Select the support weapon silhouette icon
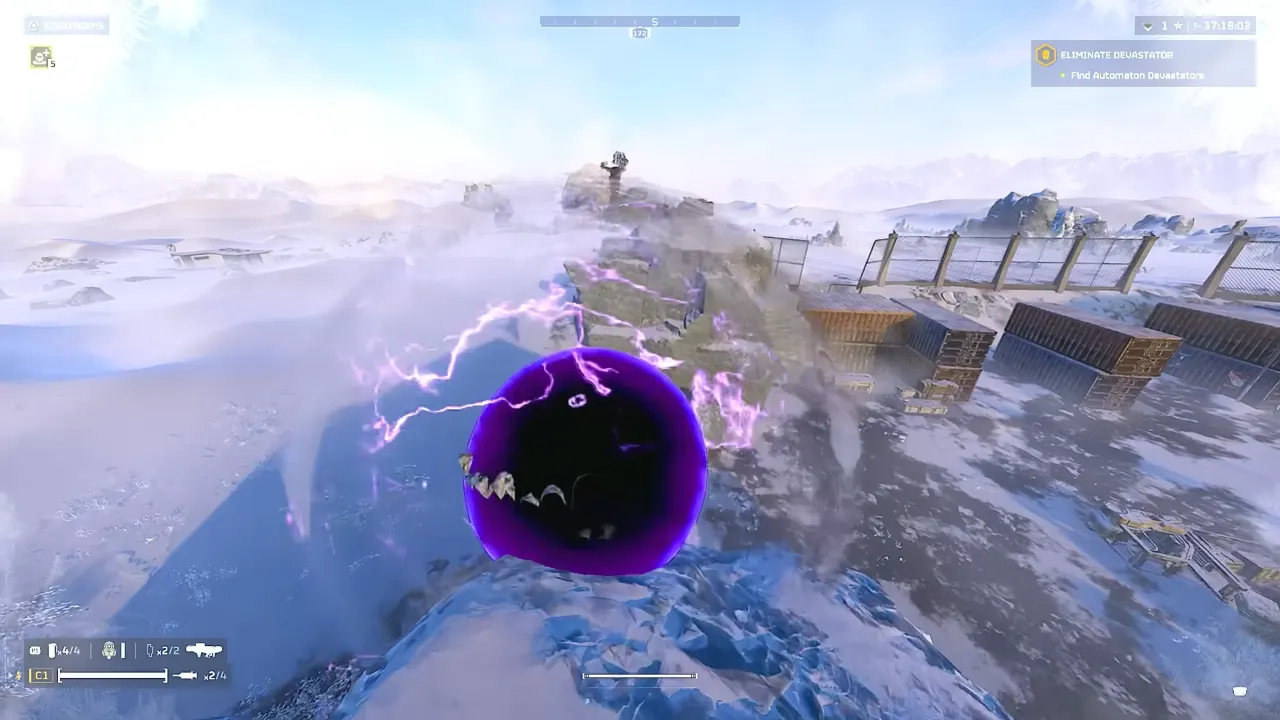 click(x=204, y=650)
